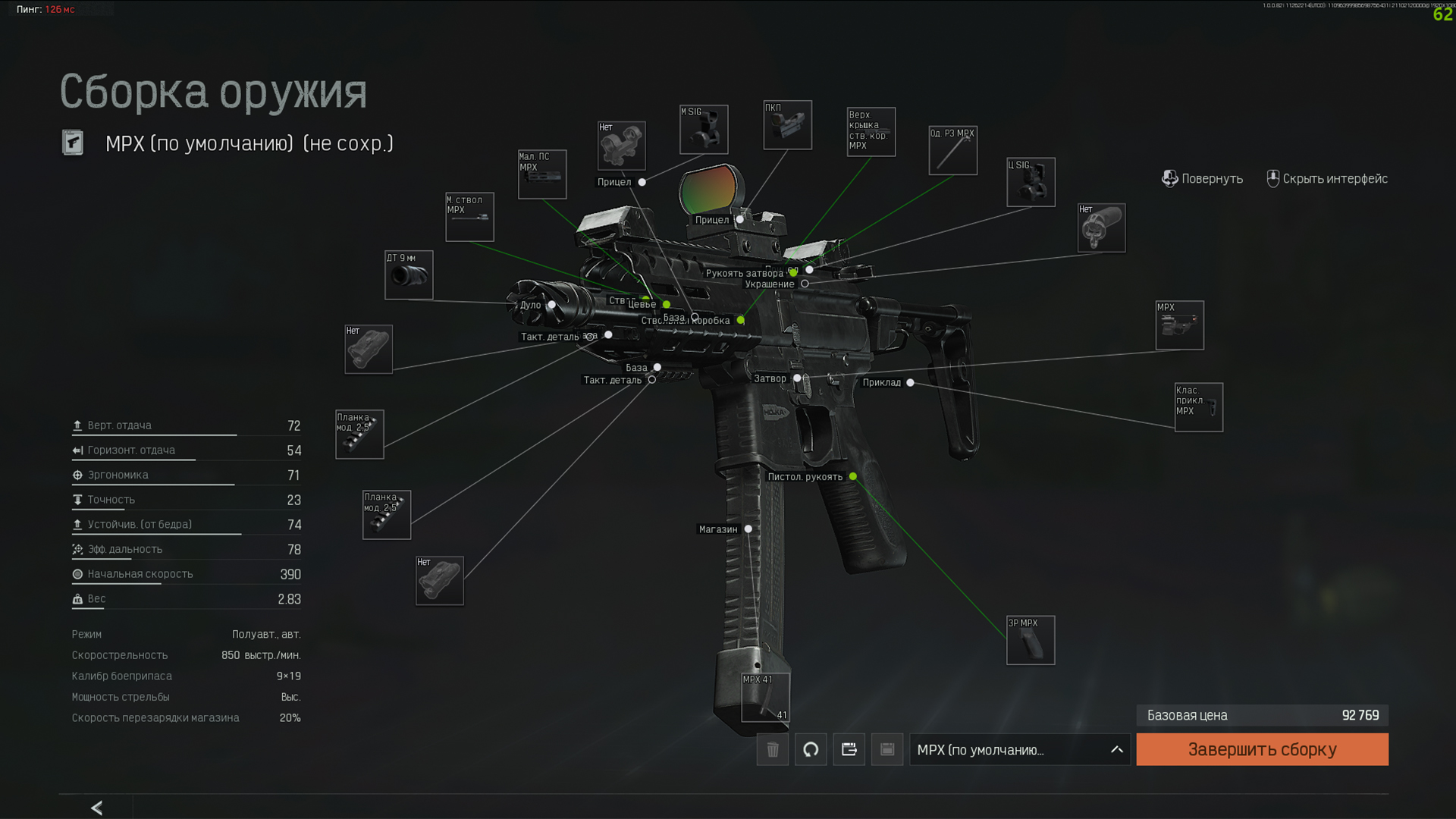The image size is (1456, 819).
Task: Click the Повернуть rotate control
Action: point(1202,179)
